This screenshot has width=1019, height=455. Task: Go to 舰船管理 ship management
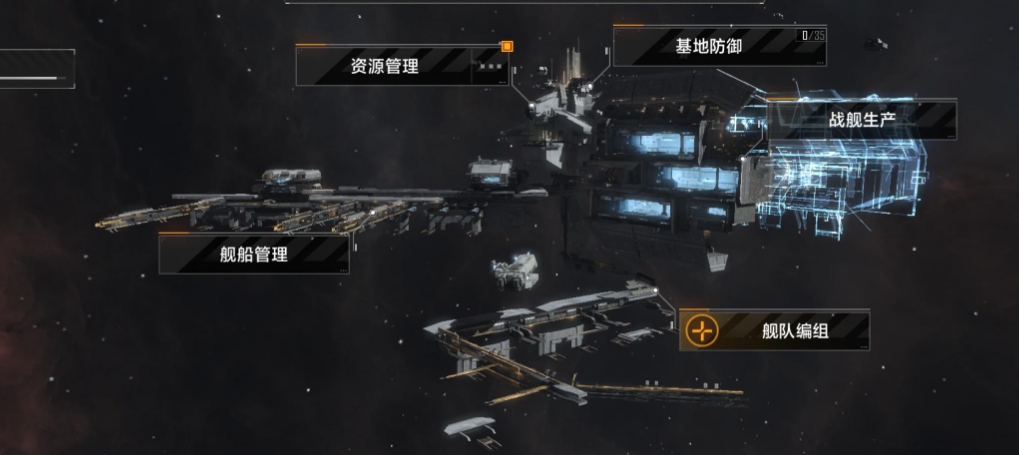[x=254, y=254]
